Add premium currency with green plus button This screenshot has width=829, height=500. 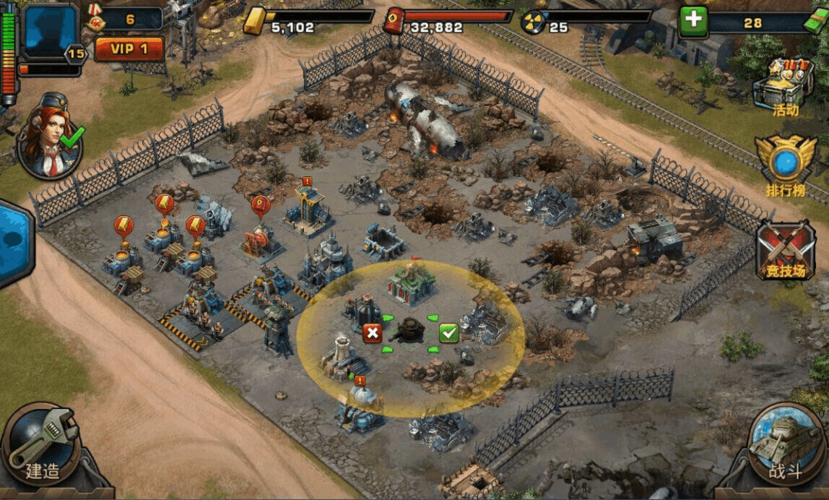(693, 21)
